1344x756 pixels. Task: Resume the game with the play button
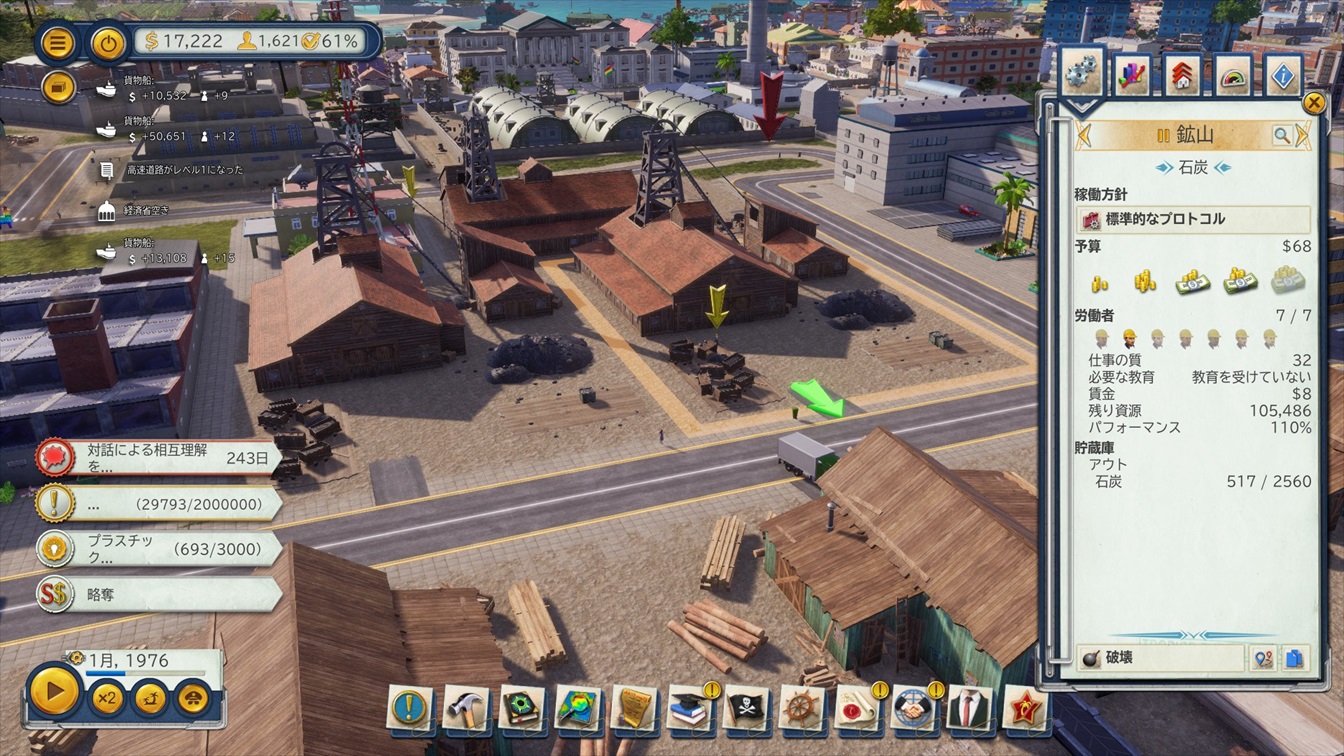pyautogui.click(x=54, y=690)
